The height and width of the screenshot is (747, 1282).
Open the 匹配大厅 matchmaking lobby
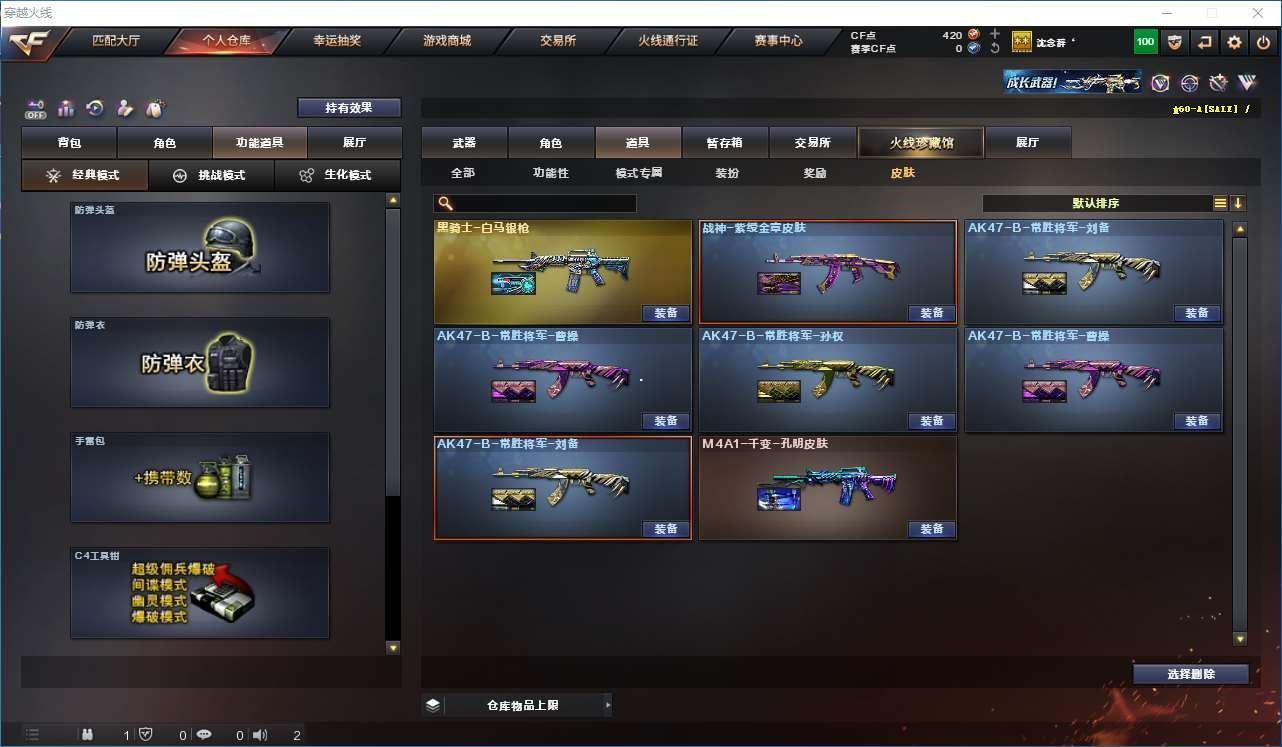(116, 41)
